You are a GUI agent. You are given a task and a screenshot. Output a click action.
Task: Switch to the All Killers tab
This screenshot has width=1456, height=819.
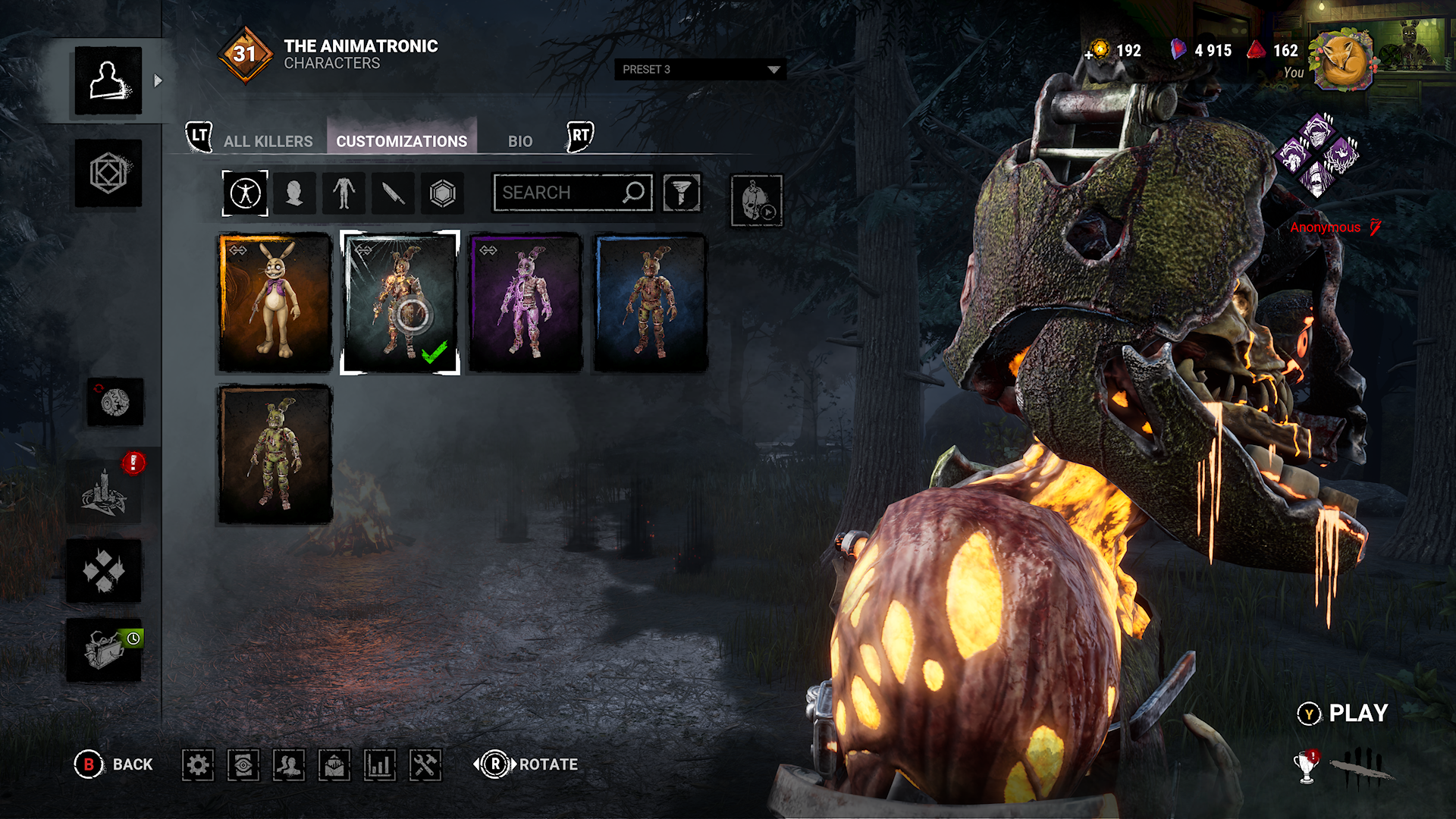coord(268,141)
